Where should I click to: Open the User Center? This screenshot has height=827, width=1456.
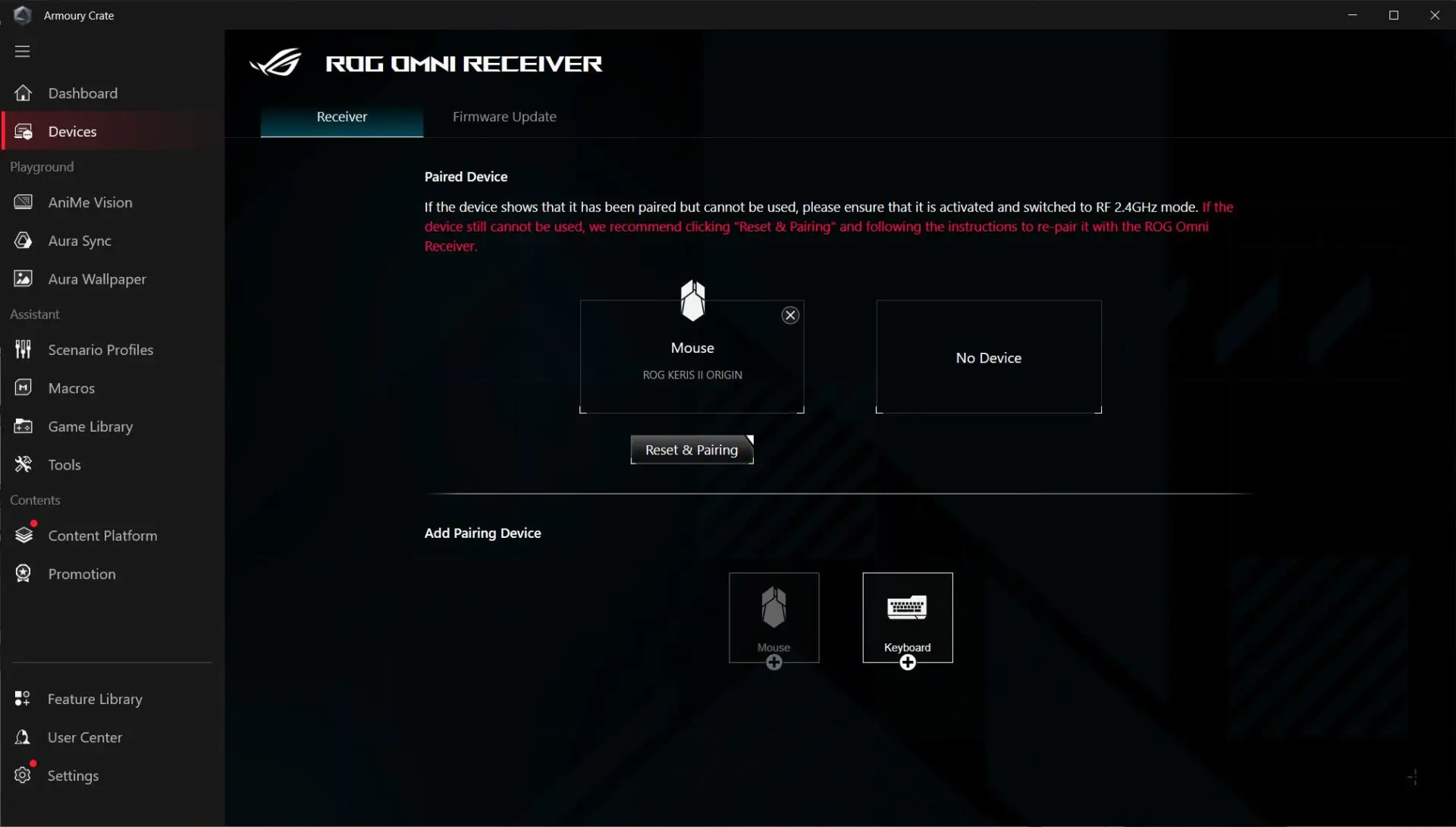(85, 737)
